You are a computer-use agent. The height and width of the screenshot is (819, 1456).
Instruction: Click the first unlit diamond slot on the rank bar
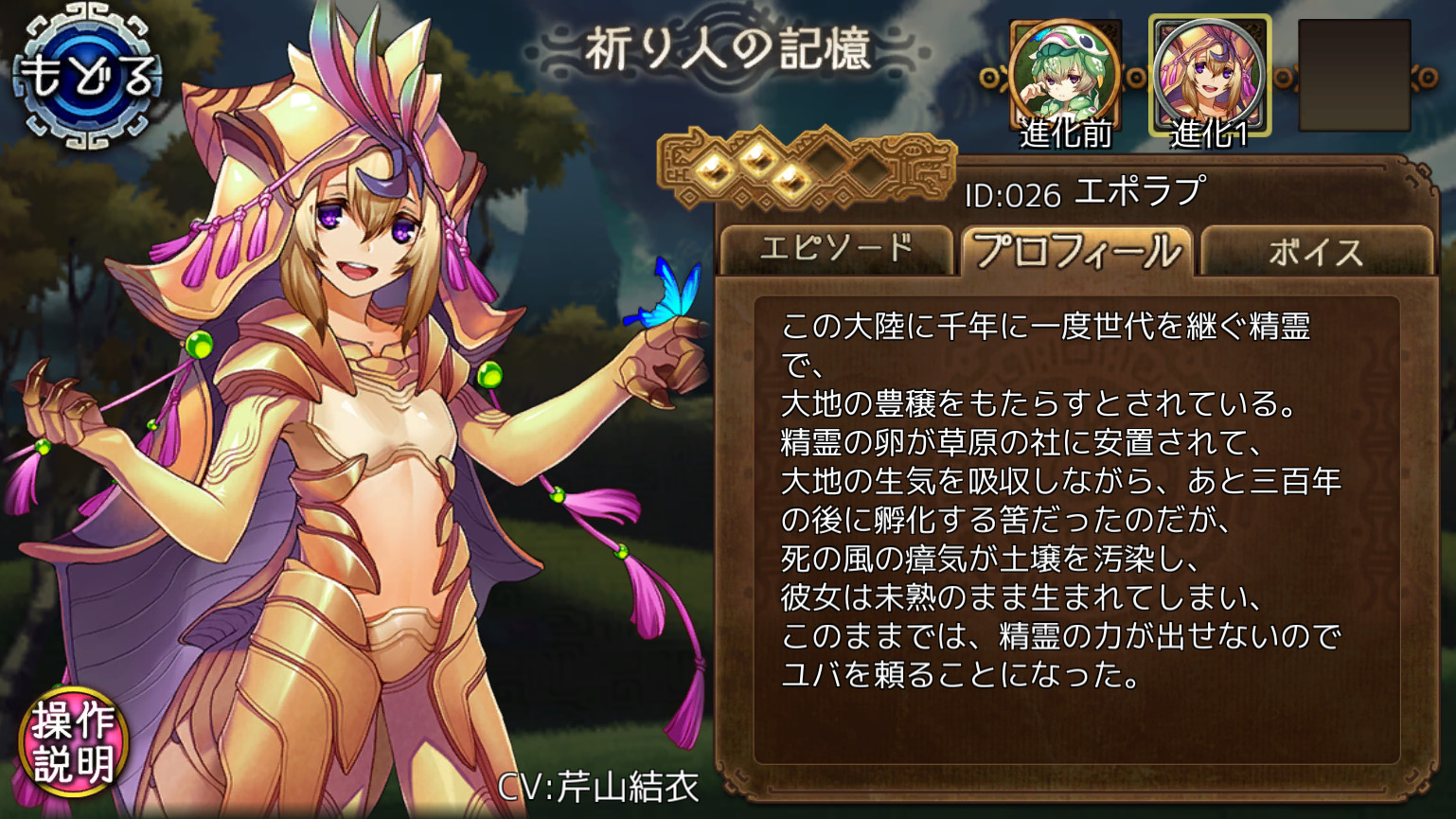828,163
